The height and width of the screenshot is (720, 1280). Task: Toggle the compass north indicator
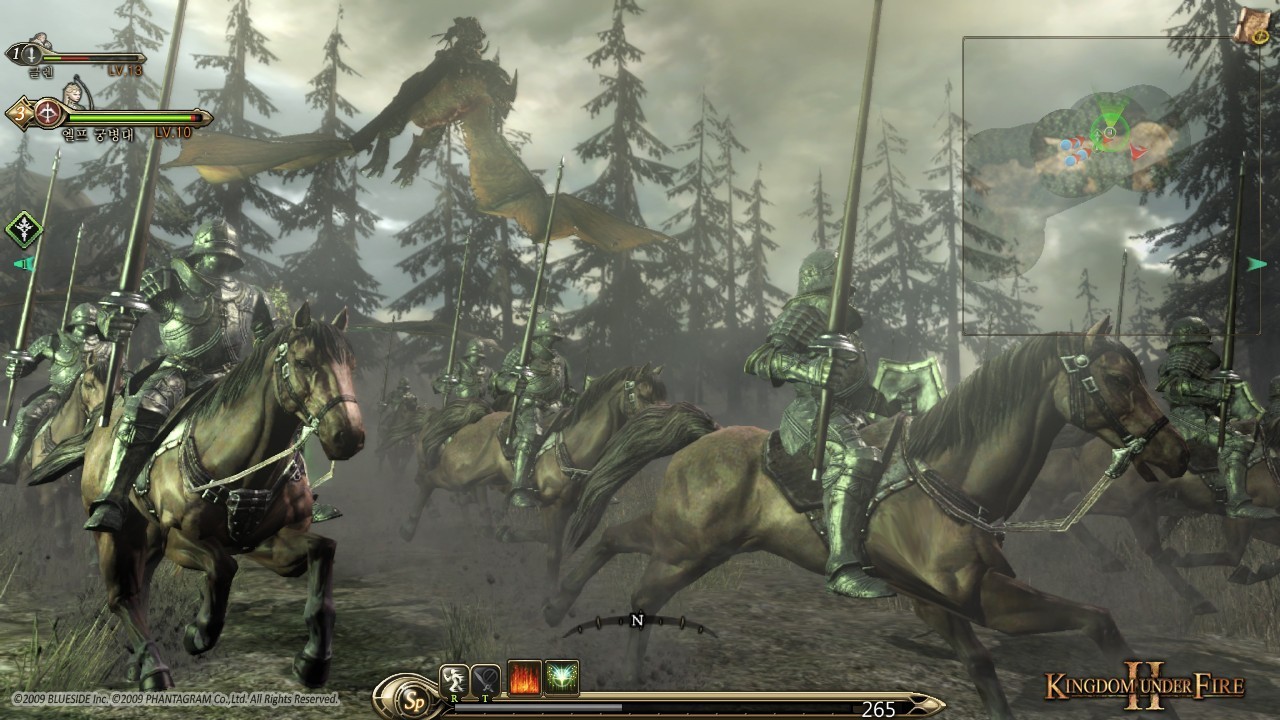click(x=637, y=620)
